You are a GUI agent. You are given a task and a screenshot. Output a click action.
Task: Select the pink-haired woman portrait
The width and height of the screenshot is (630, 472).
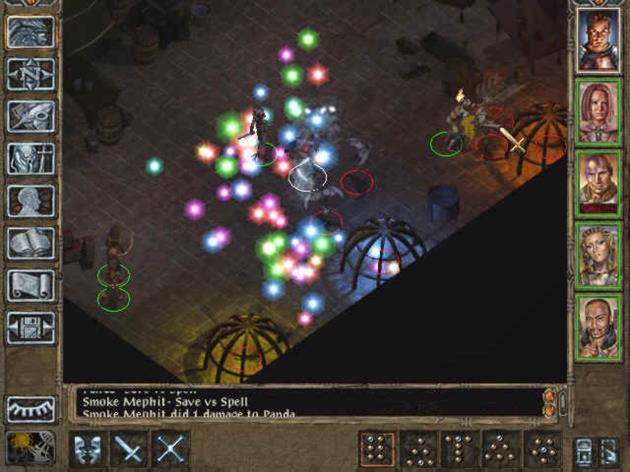(598, 111)
